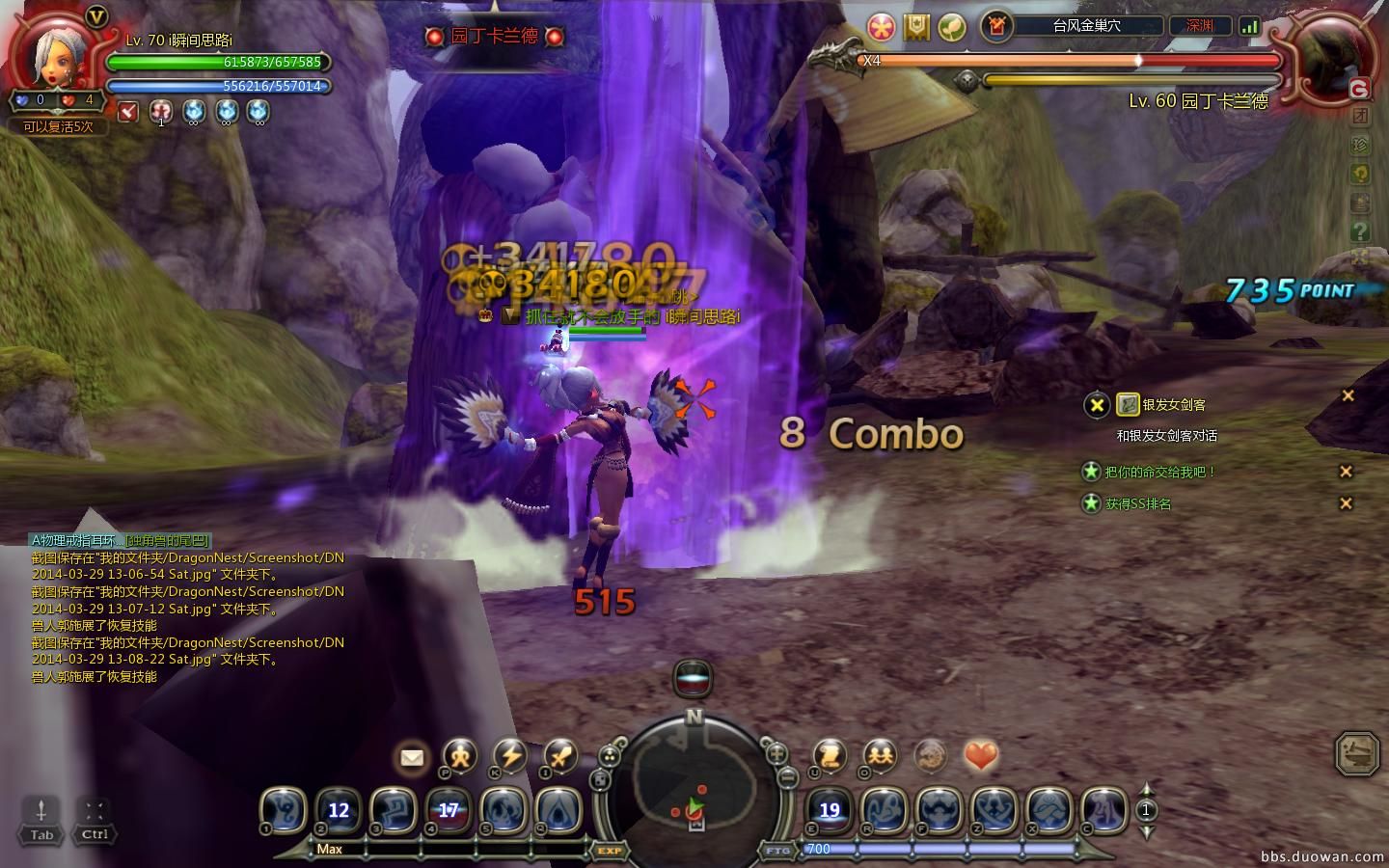Open the mail envelope icon
This screenshot has width=1389, height=868.
[412, 757]
